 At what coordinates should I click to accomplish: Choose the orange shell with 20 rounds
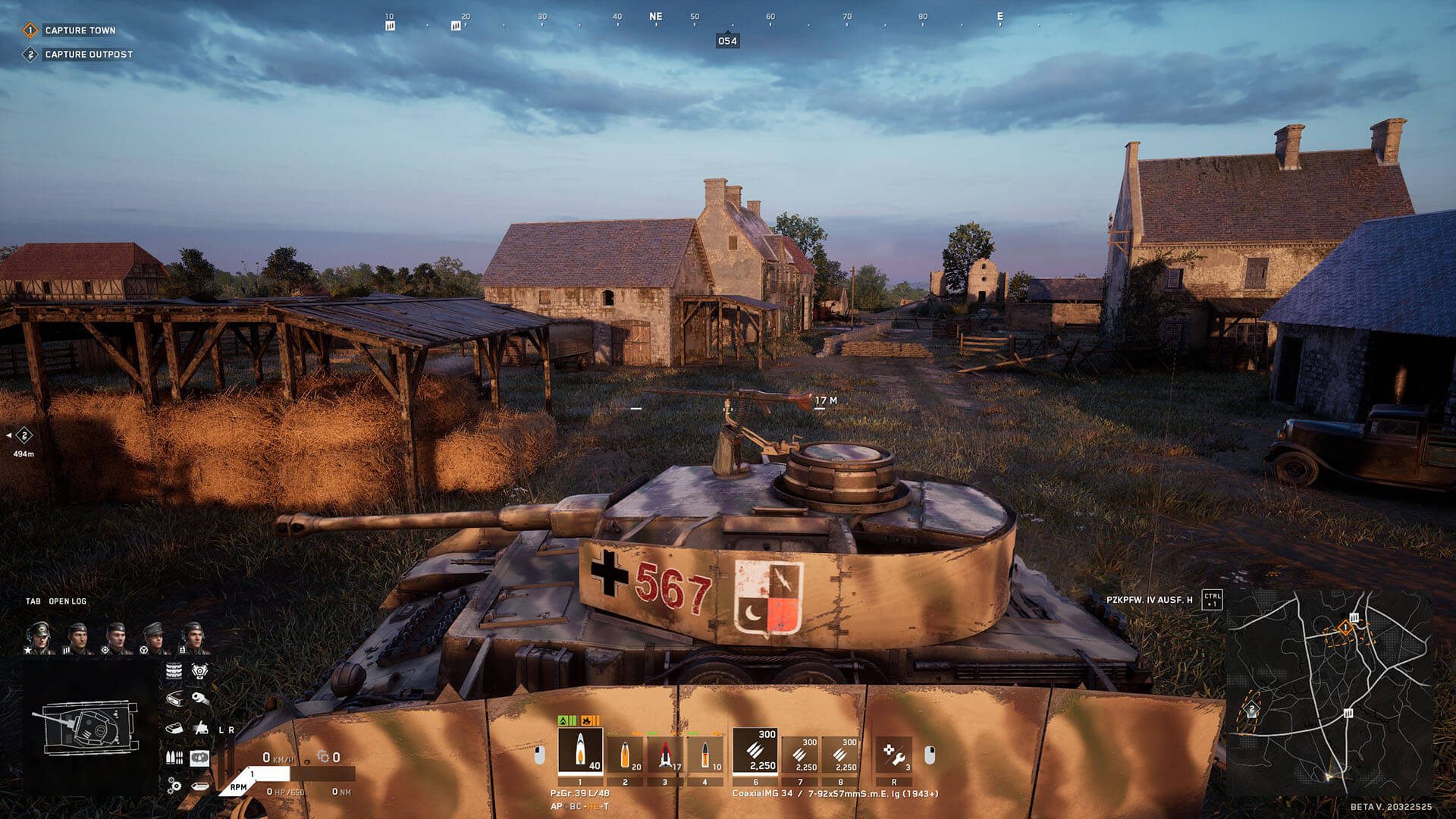click(x=625, y=755)
